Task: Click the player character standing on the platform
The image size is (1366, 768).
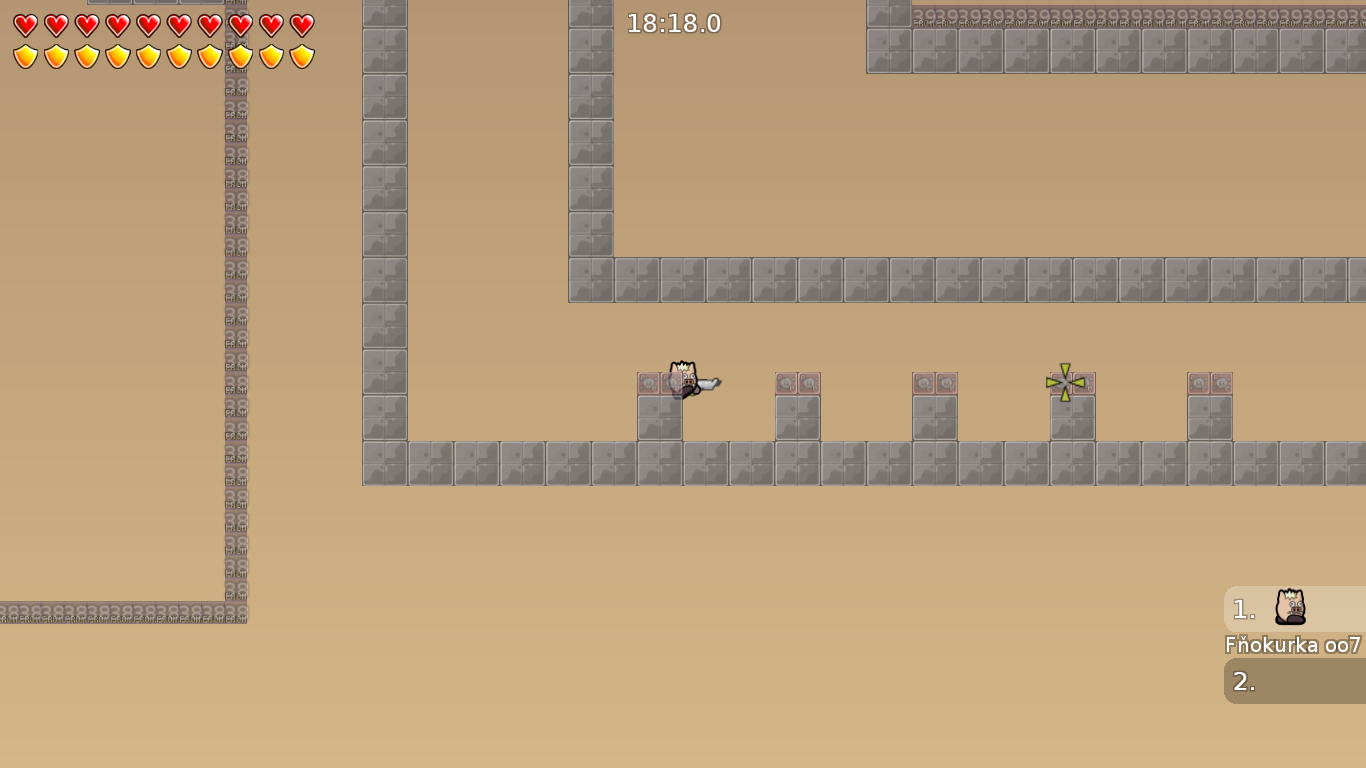Action: coord(681,380)
